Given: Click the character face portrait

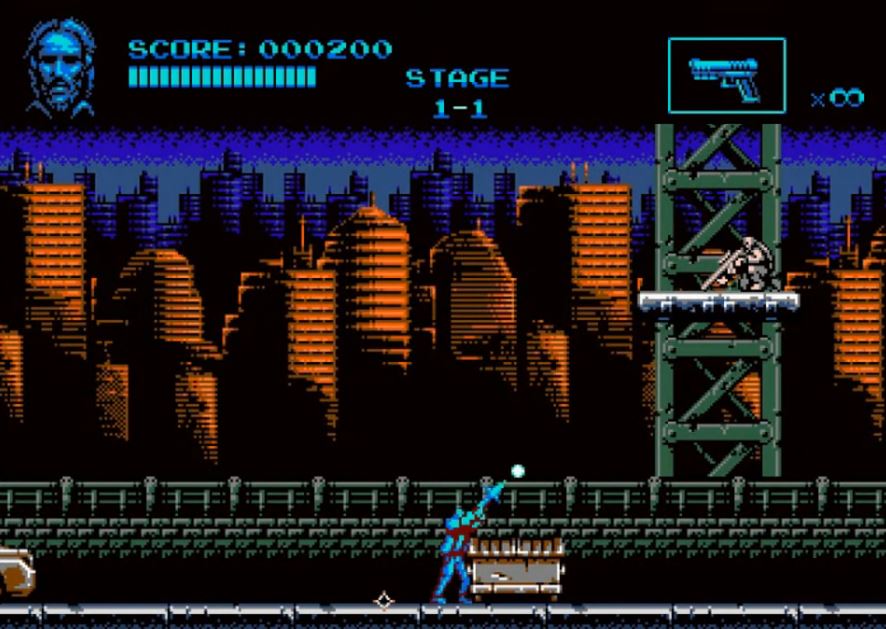Looking at the screenshot, I should pyautogui.click(x=60, y=66).
